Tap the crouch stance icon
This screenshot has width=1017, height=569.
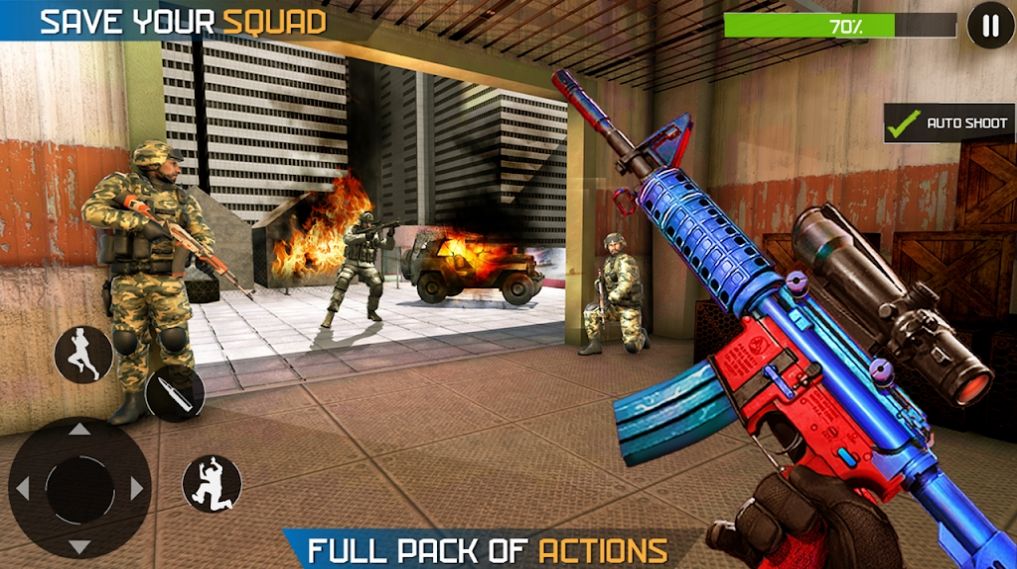point(212,483)
